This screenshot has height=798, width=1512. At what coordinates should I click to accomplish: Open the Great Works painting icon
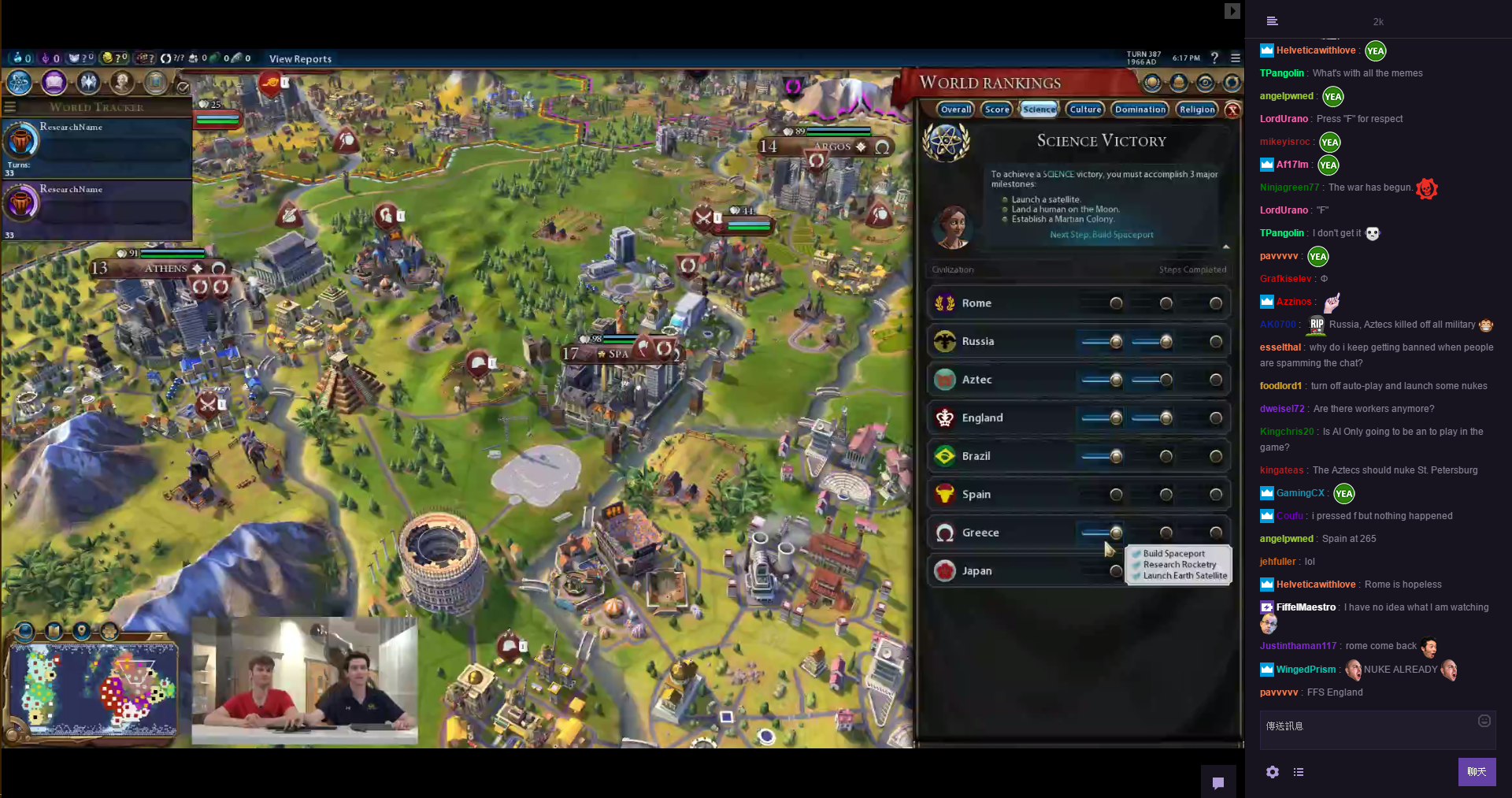point(156,82)
